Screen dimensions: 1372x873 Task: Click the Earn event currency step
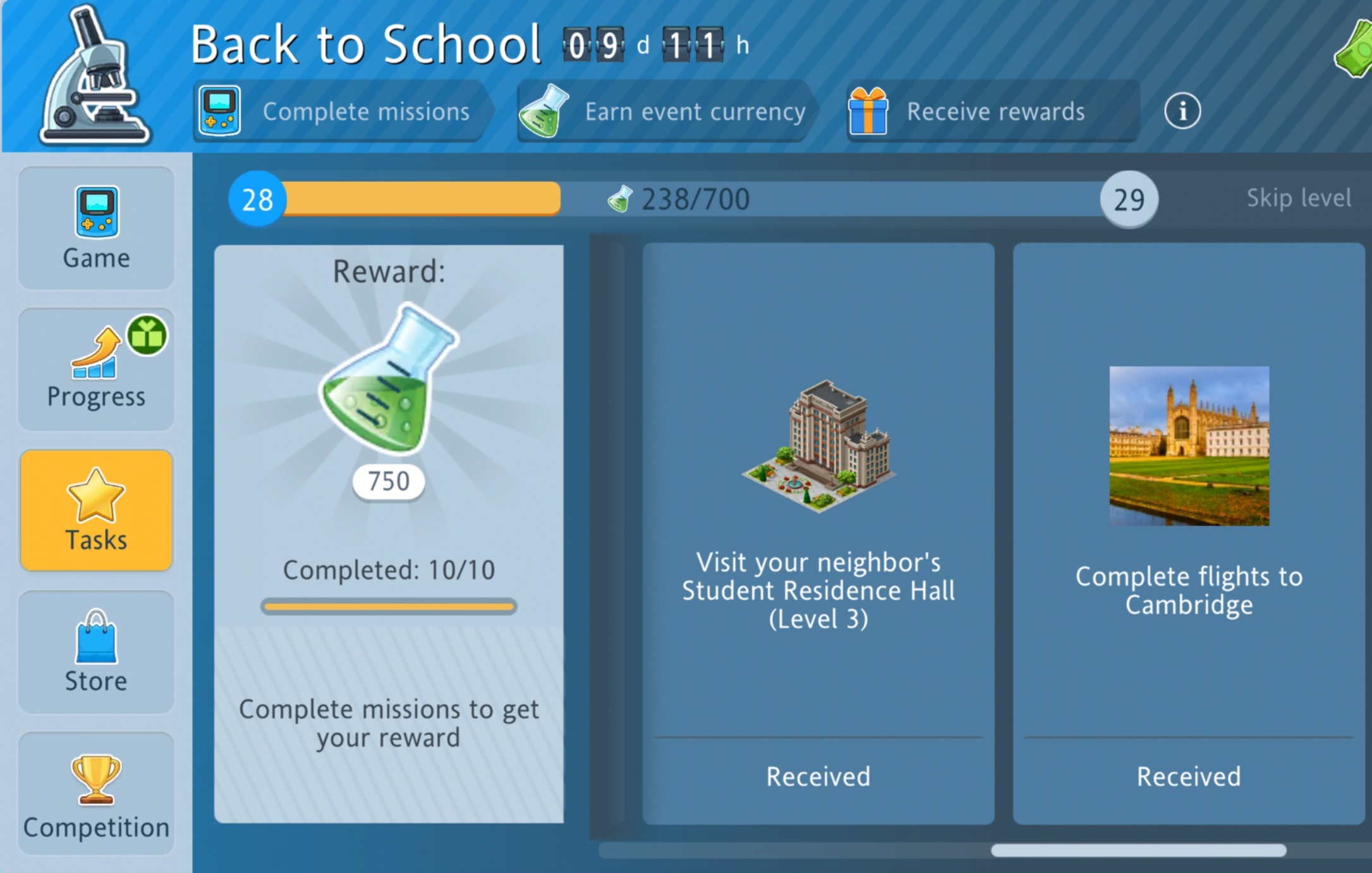664,112
